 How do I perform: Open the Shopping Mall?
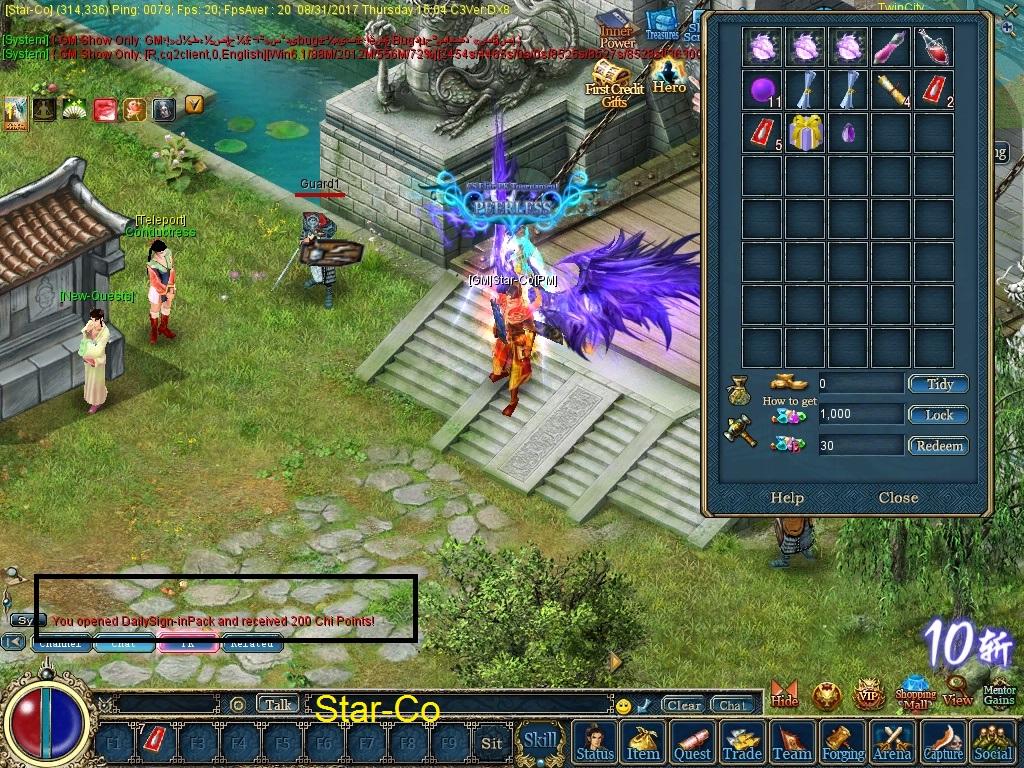tap(915, 691)
